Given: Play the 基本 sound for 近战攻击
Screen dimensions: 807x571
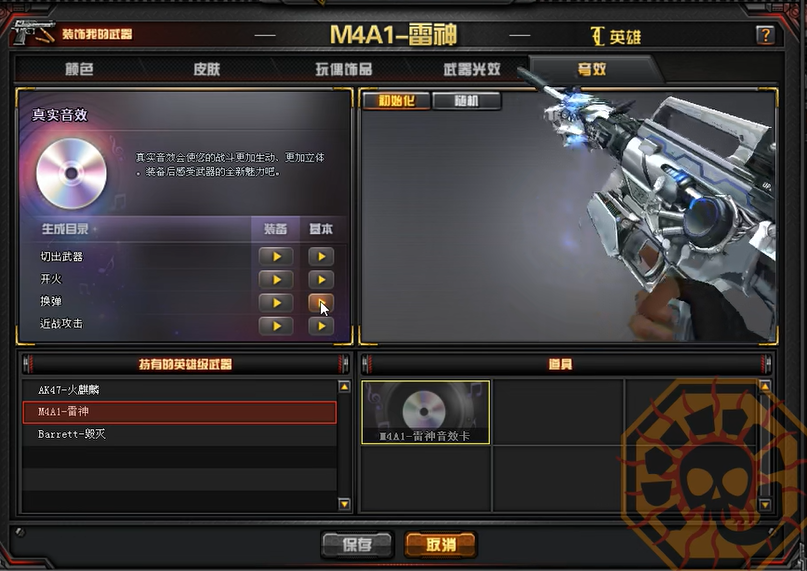Looking at the screenshot, I should 320,325.
